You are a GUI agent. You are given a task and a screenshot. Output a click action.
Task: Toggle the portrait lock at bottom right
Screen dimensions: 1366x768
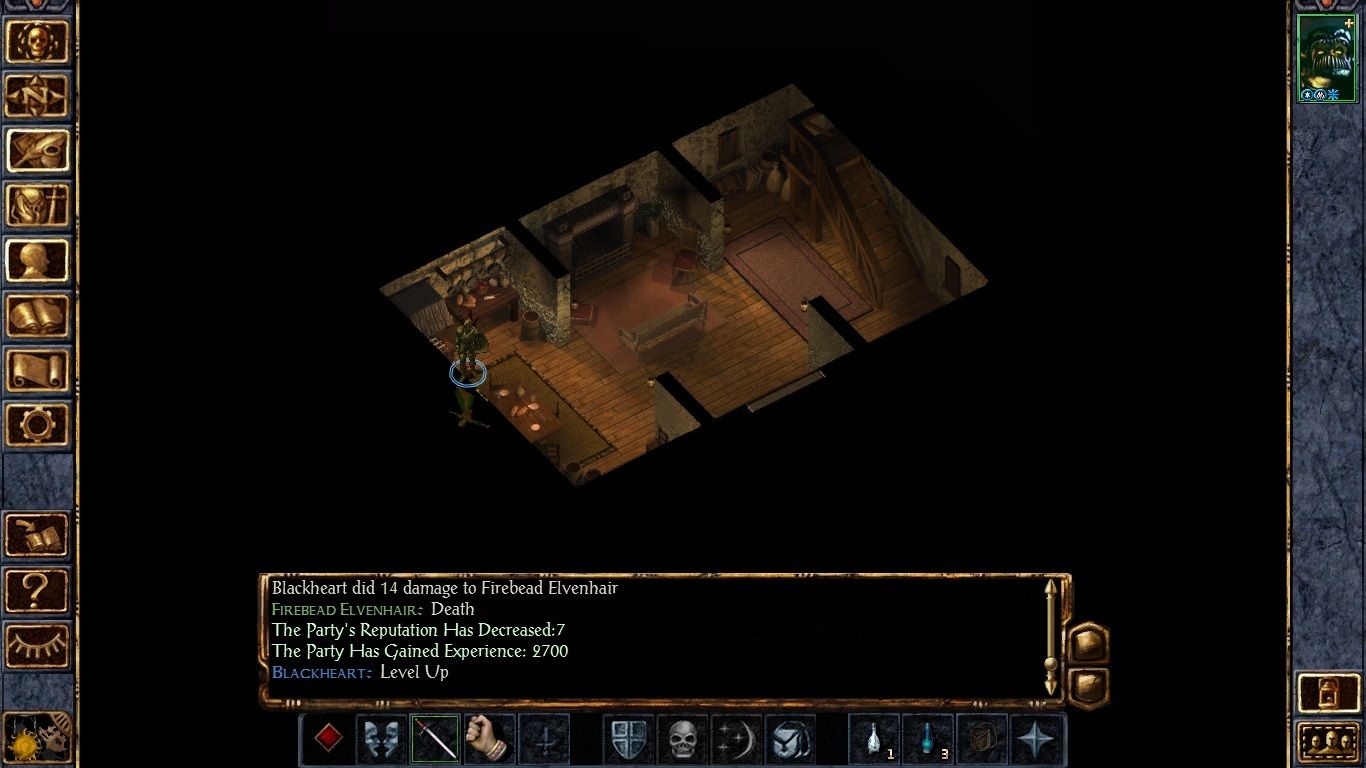click(x=1326, y=693)
